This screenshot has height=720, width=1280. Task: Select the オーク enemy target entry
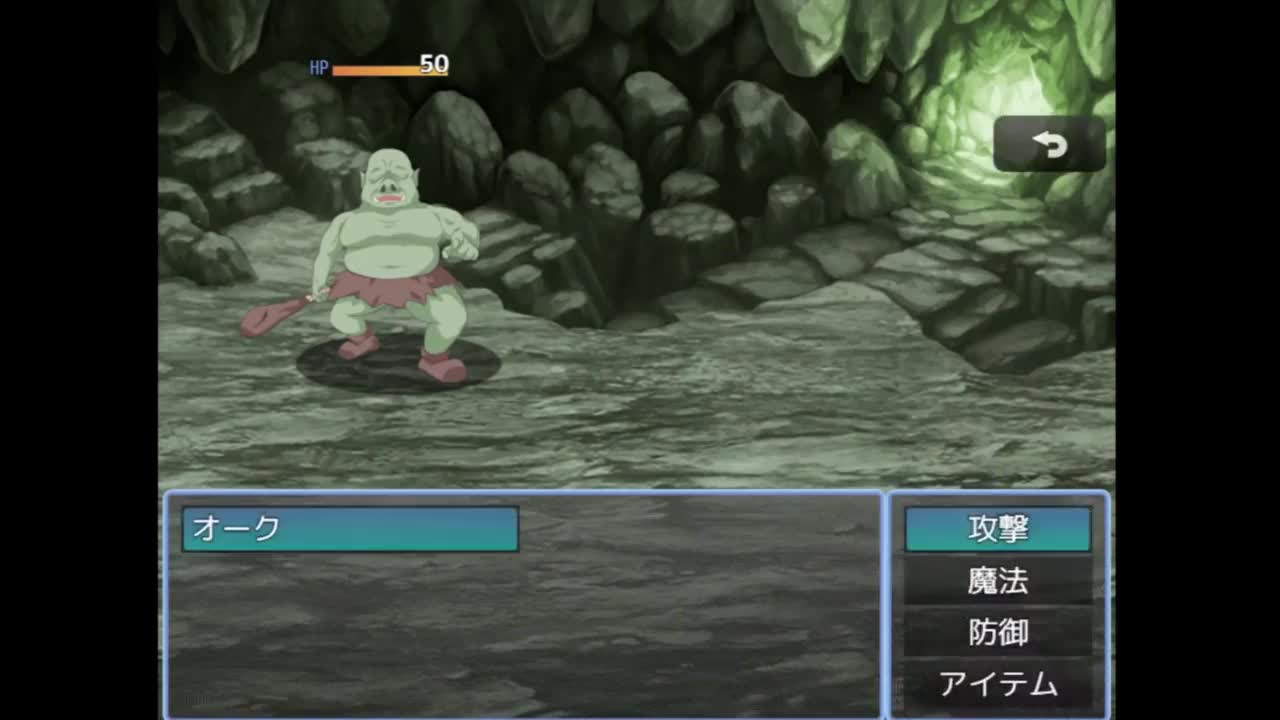(350, 529)
